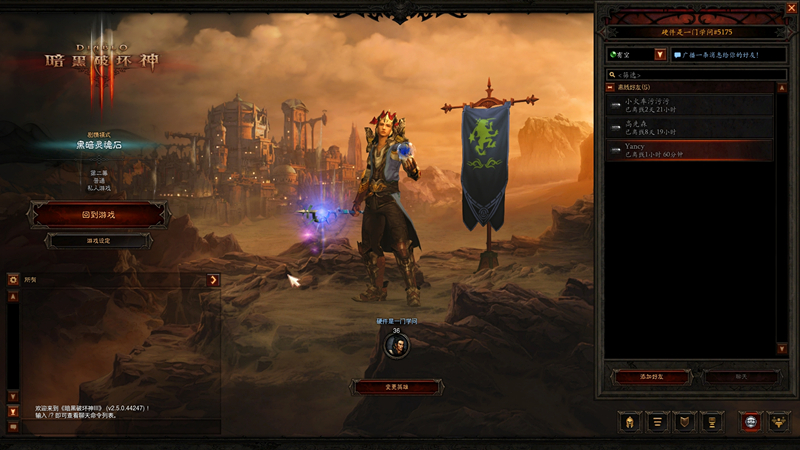Screen dimensions: 800x450
Task: Open the helmet icon menu button
Action: (x=630, y=422)
